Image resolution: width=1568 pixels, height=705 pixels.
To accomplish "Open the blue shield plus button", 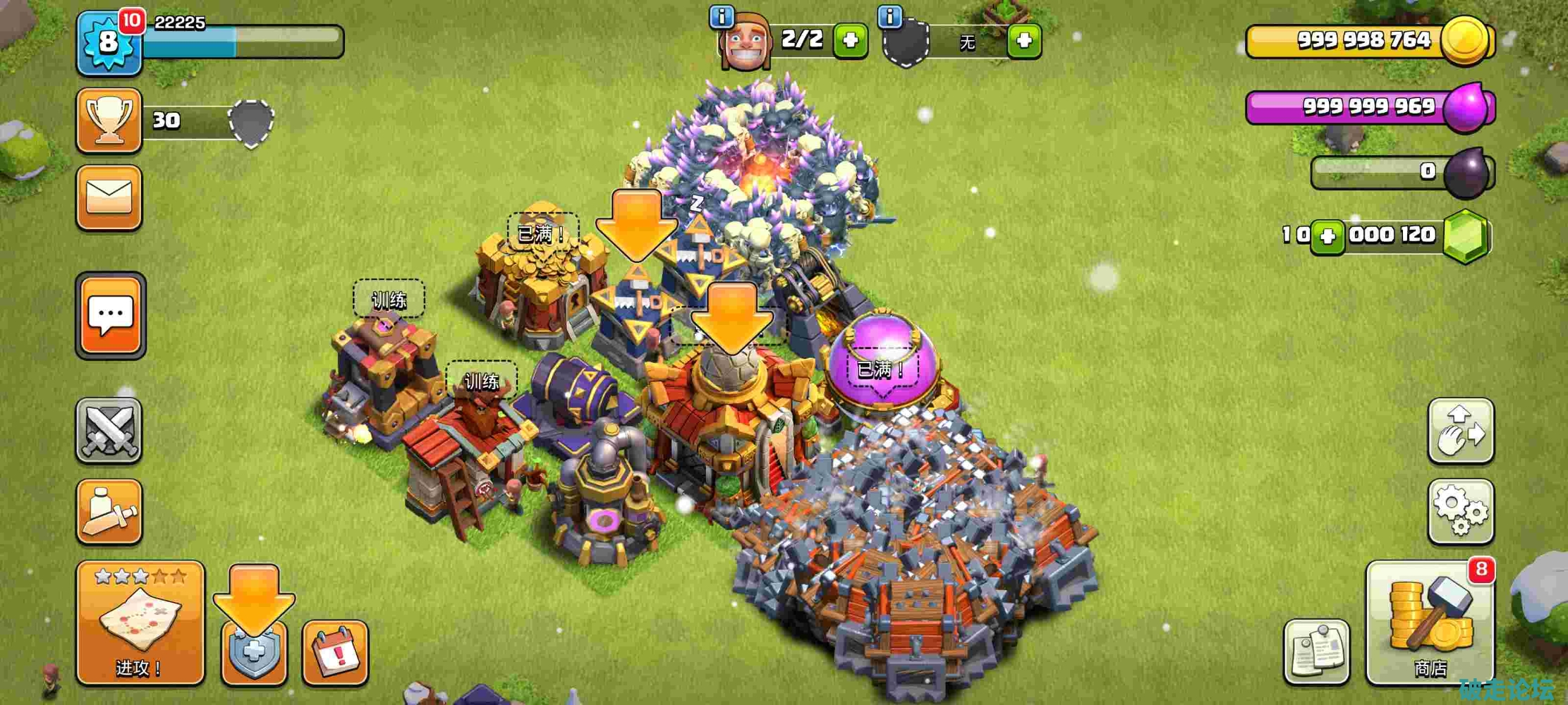I will tap(254, 654).
